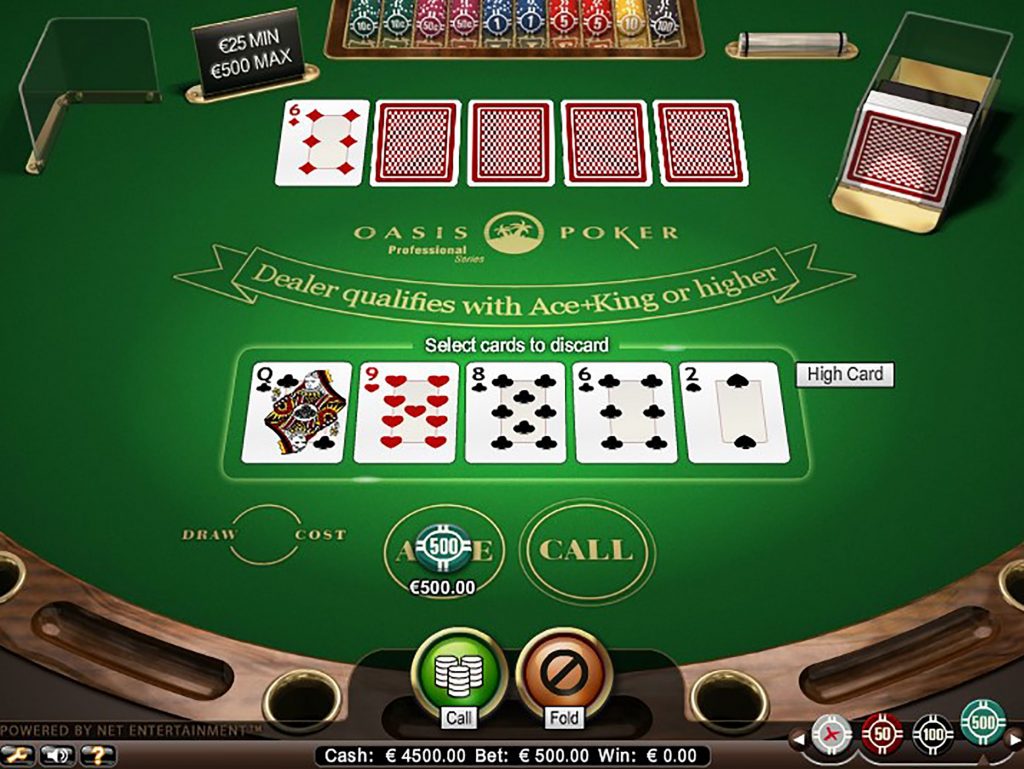The height and width of the screenshot is (769, 1024).
Task: Open the wrench settings icon
Action: point(19,756)
